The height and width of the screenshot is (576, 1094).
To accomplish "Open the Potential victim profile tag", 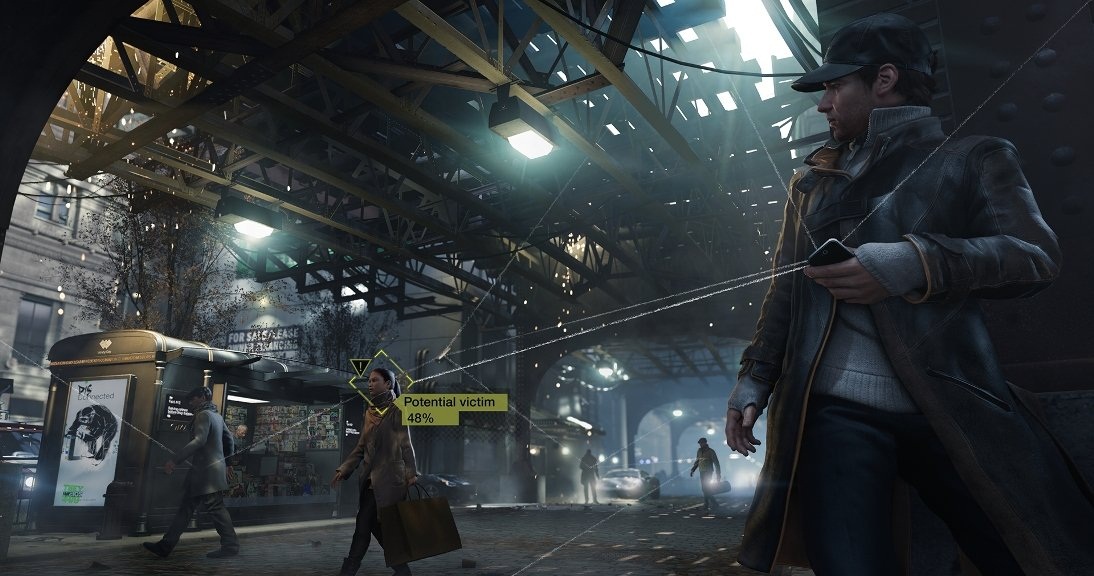I will point(453,409).
